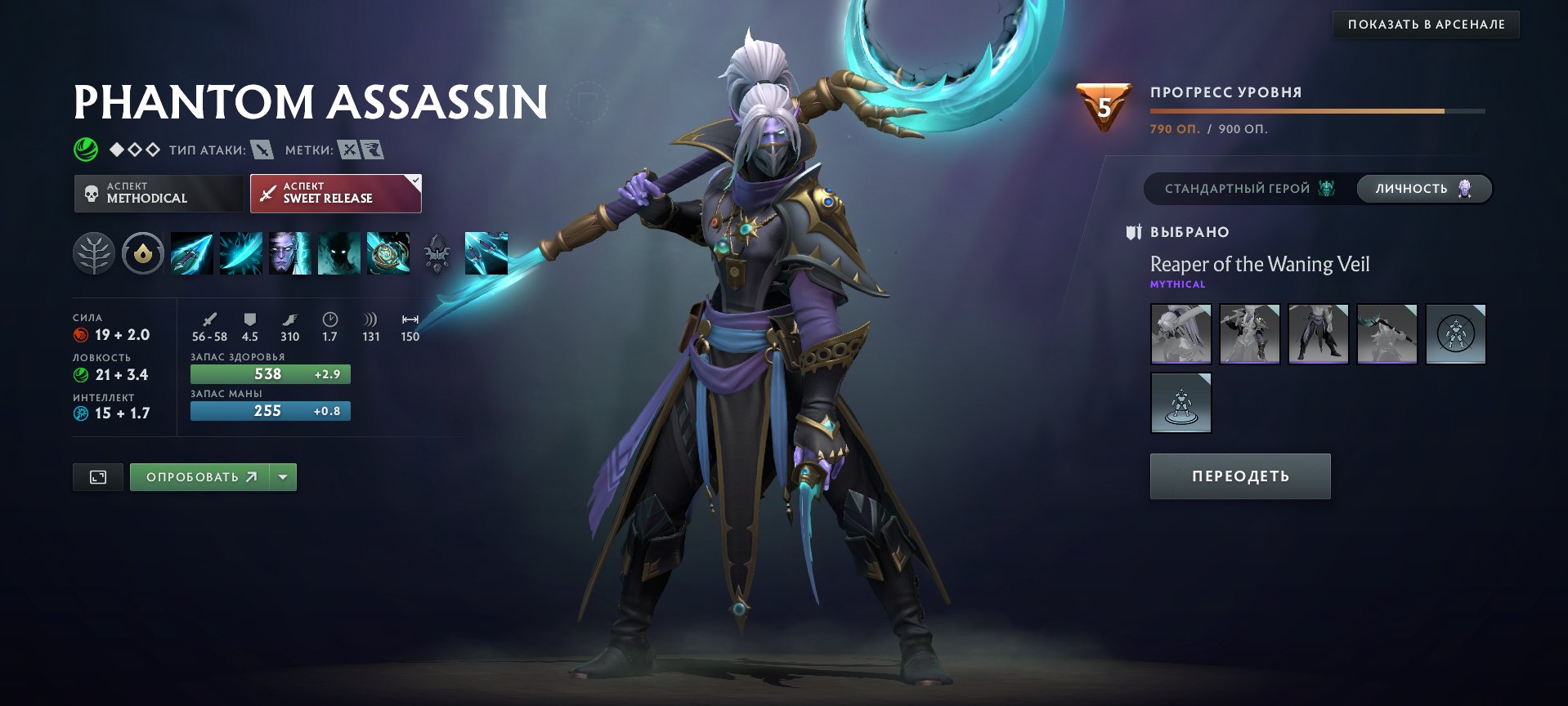Select the first Reaper of the Waning Veil thumbnail
The height and width of the screenshot is (706, 1568).
point(1180,333)
